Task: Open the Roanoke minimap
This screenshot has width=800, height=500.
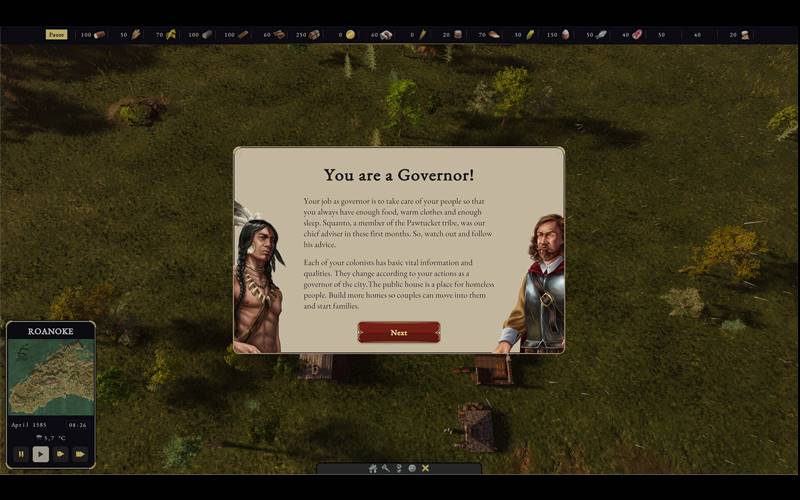Action: [x=51, y=377]
